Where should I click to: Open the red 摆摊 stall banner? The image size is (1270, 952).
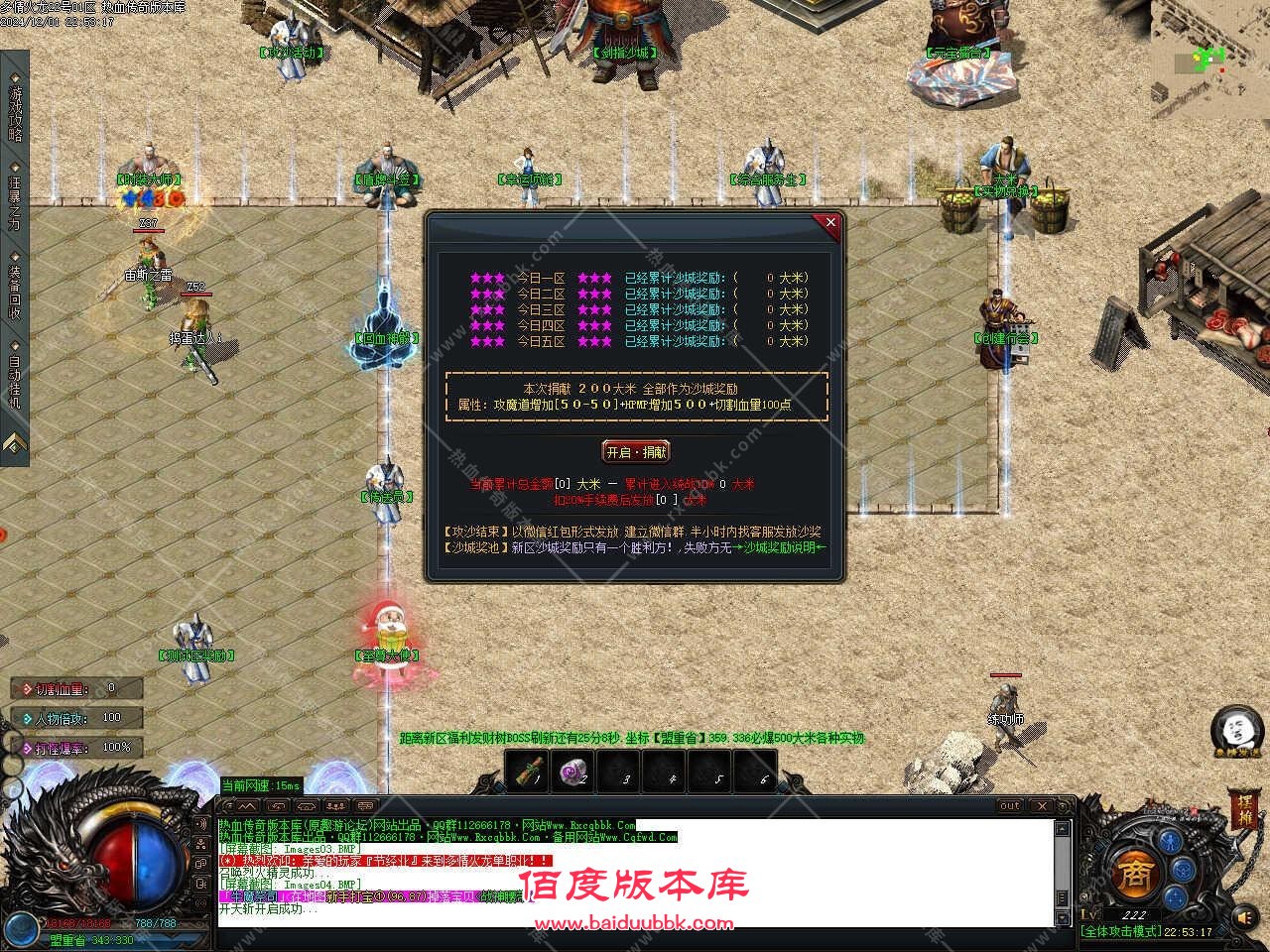1246,811
